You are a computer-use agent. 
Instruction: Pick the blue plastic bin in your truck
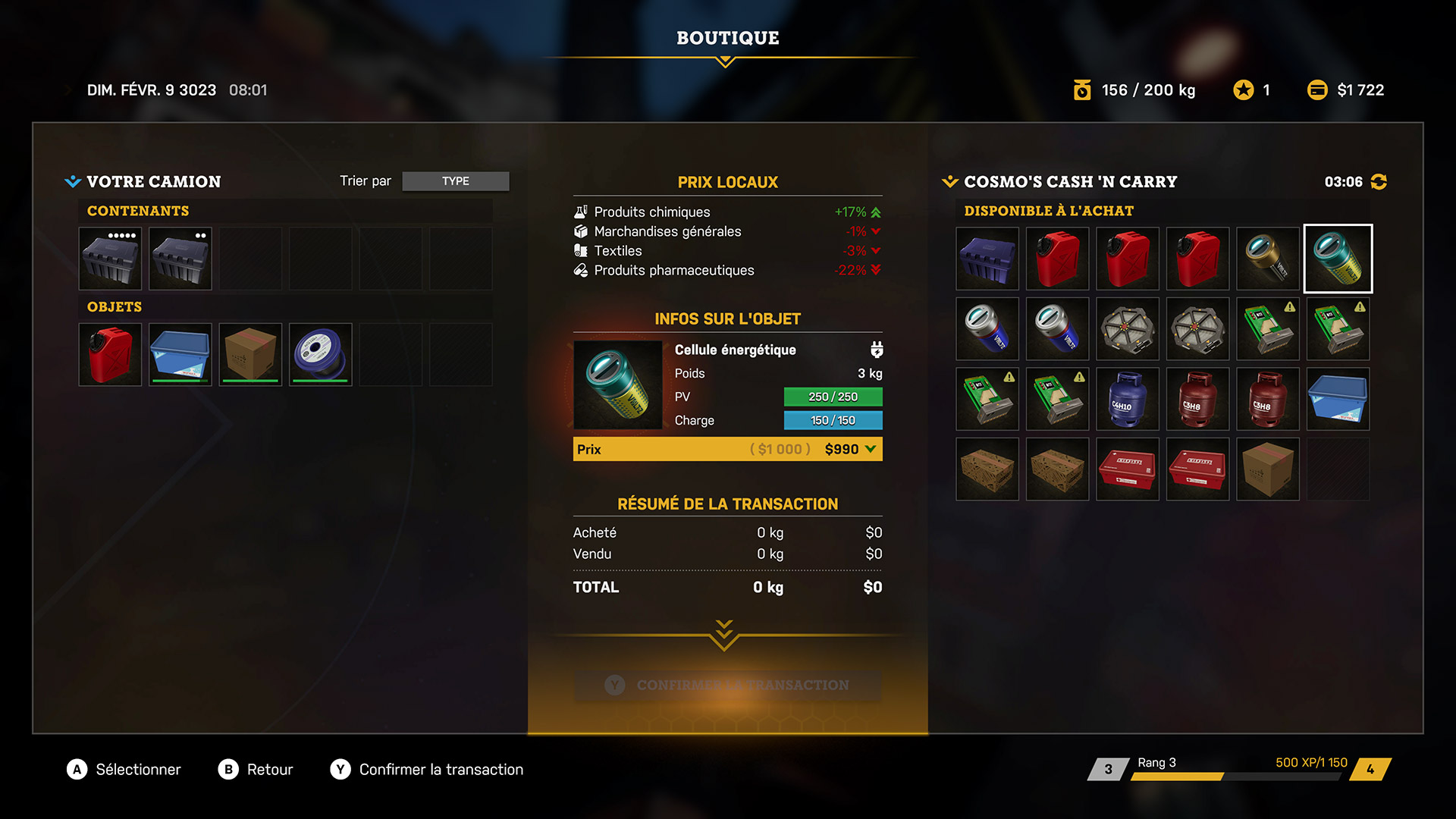tap(180, 355)
